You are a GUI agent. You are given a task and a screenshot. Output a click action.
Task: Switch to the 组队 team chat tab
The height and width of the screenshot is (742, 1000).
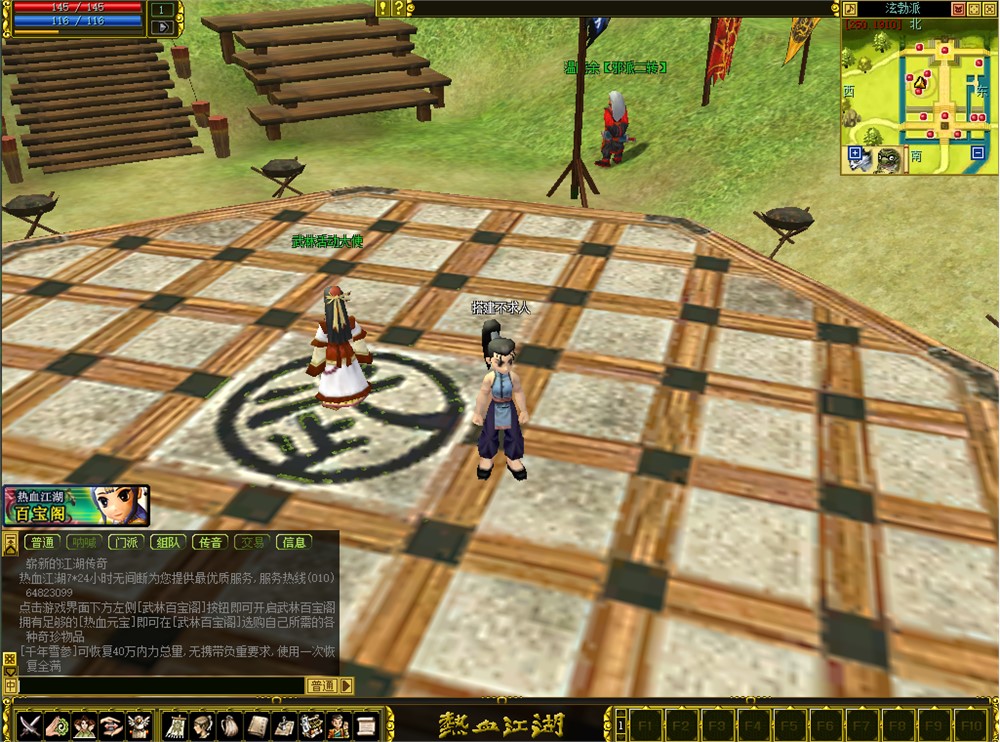coord(168,543)
